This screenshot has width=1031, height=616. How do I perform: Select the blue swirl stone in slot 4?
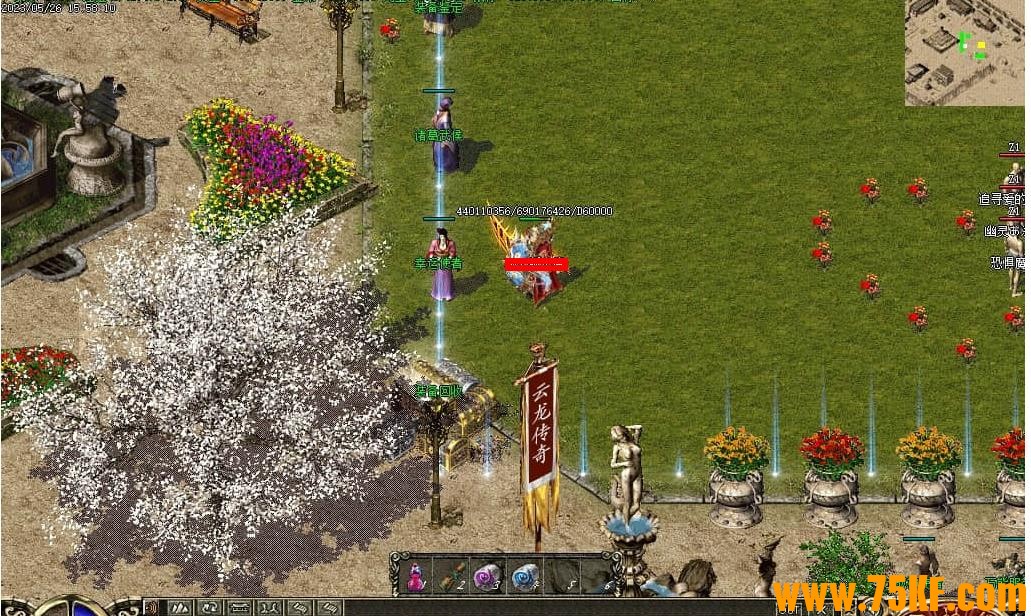click(x=524, y=576)
